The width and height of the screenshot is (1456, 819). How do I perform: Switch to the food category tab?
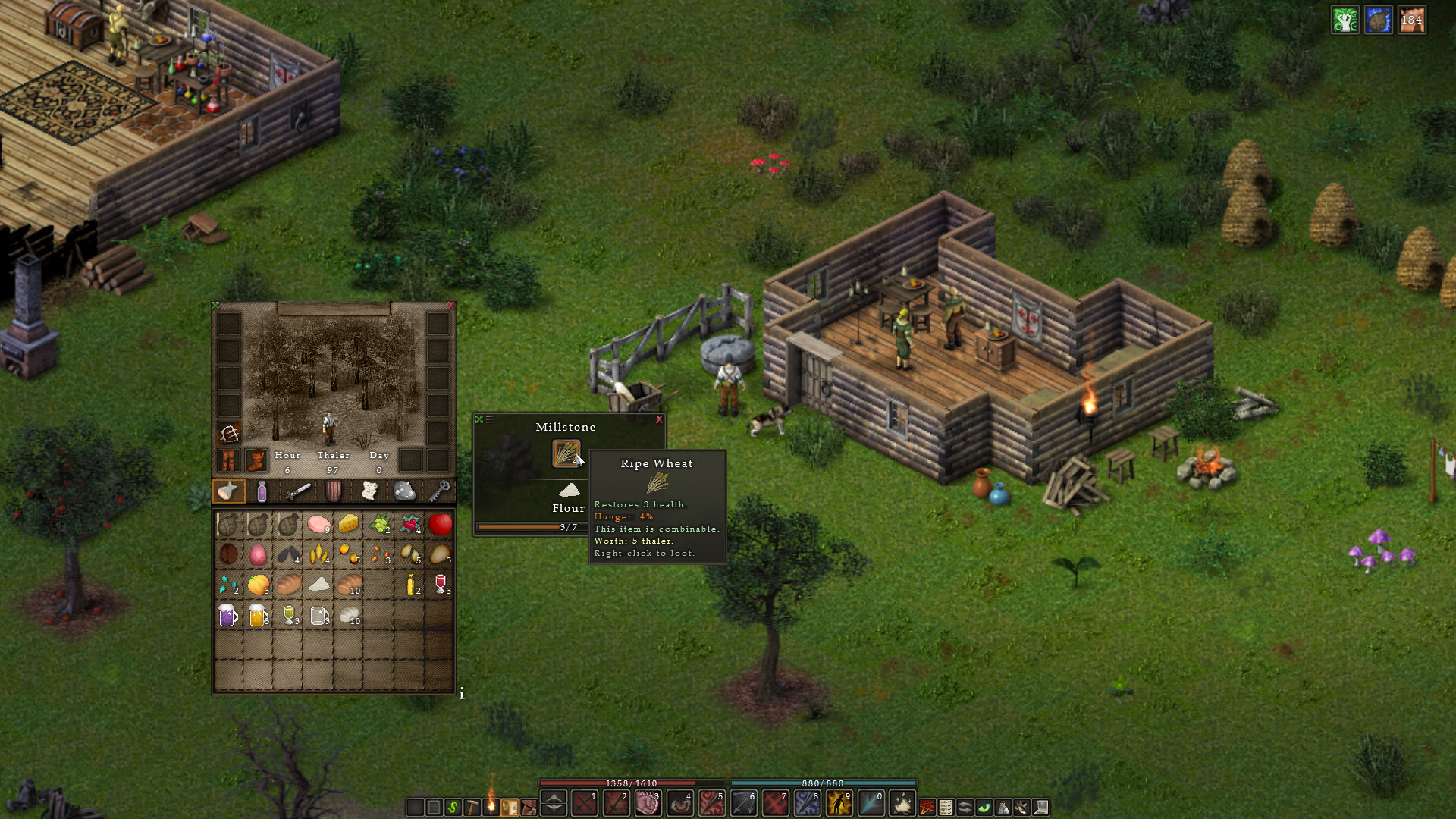pyautogui.click(x=227, y=491)
